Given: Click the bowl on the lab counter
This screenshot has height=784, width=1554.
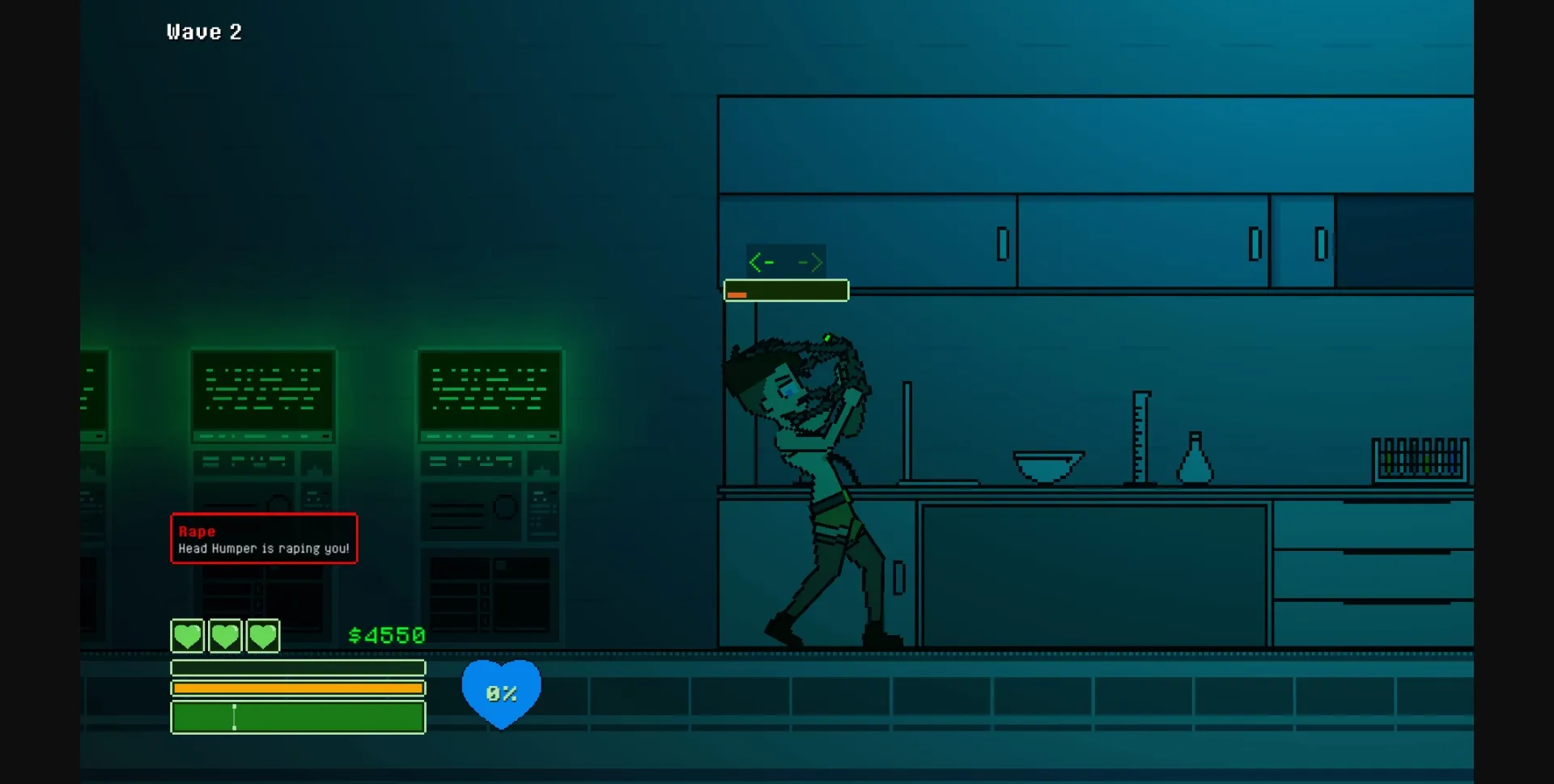Looking at the screenshot, I should pos(1048,465).
